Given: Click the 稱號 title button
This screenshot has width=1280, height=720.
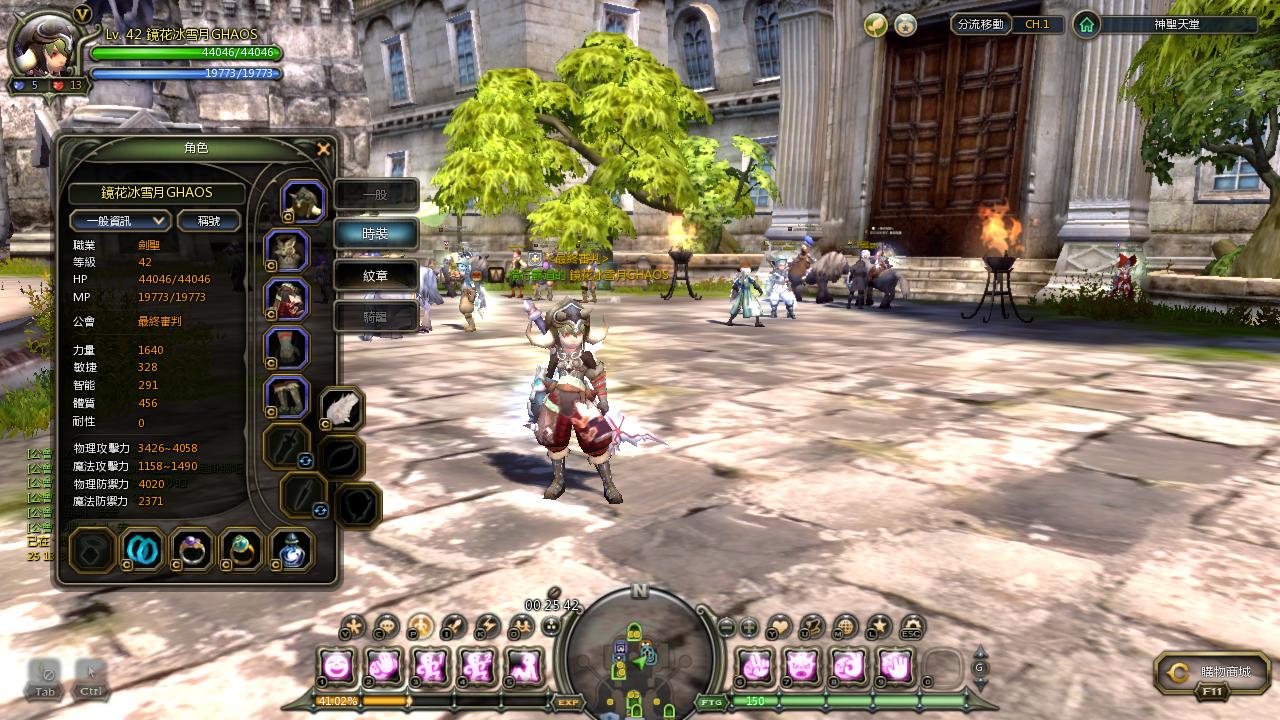Looking at the screenshot, I should (208, 221).
